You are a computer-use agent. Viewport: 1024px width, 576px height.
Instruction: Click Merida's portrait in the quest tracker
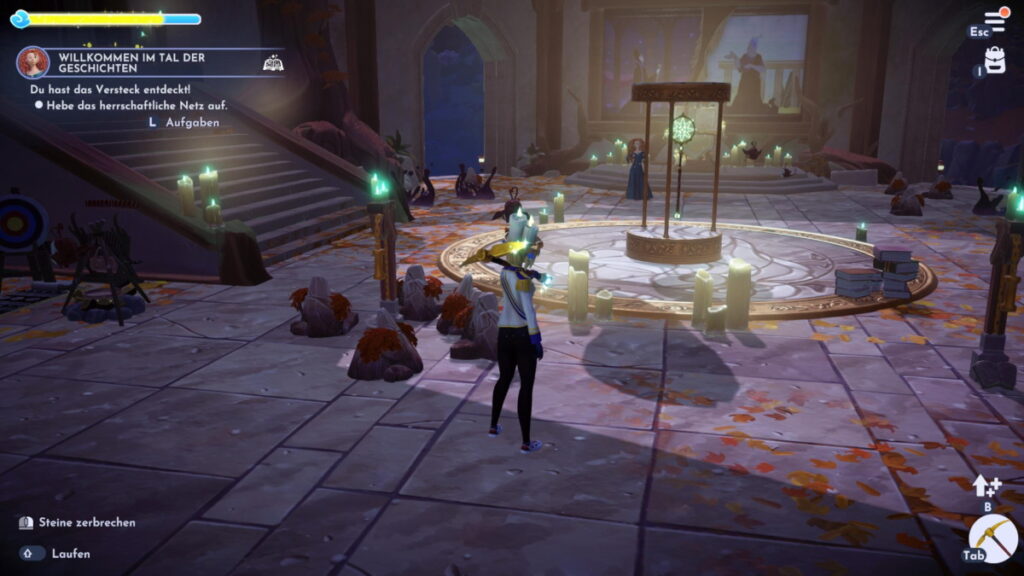tap(33, 63)
